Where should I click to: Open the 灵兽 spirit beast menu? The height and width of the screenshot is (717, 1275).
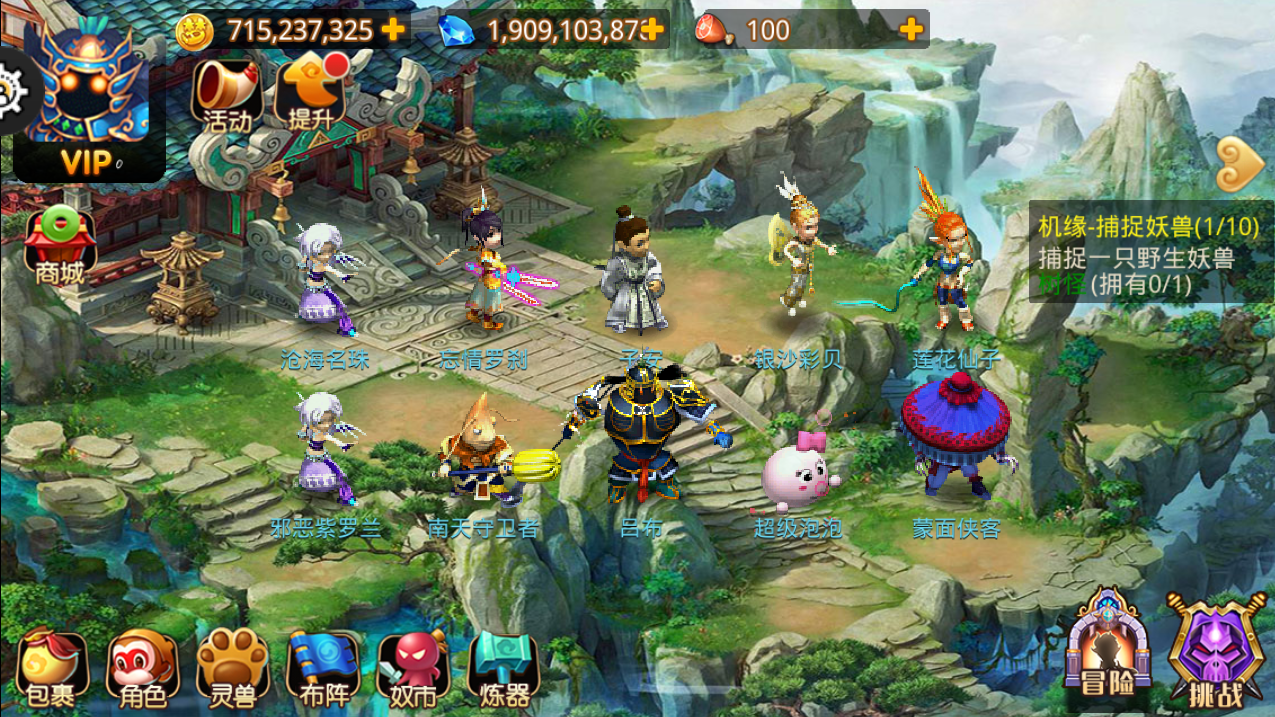click(232, 669)
